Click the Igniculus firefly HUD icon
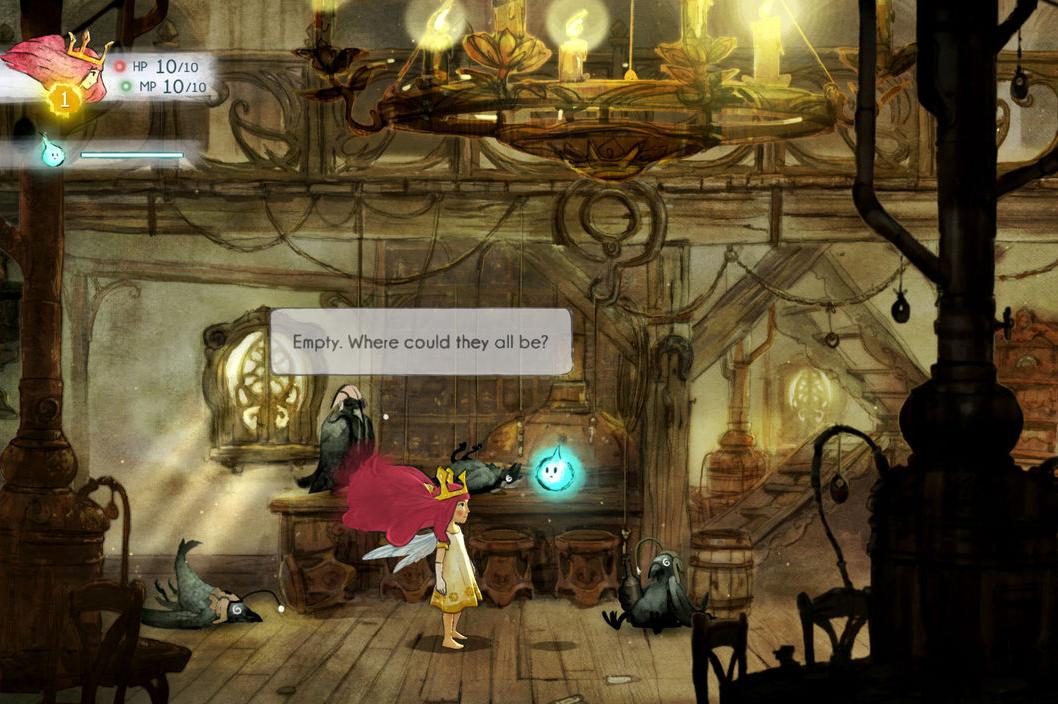Image resolution: width=1058 pixels, height=704 pixels. (52, 153)
